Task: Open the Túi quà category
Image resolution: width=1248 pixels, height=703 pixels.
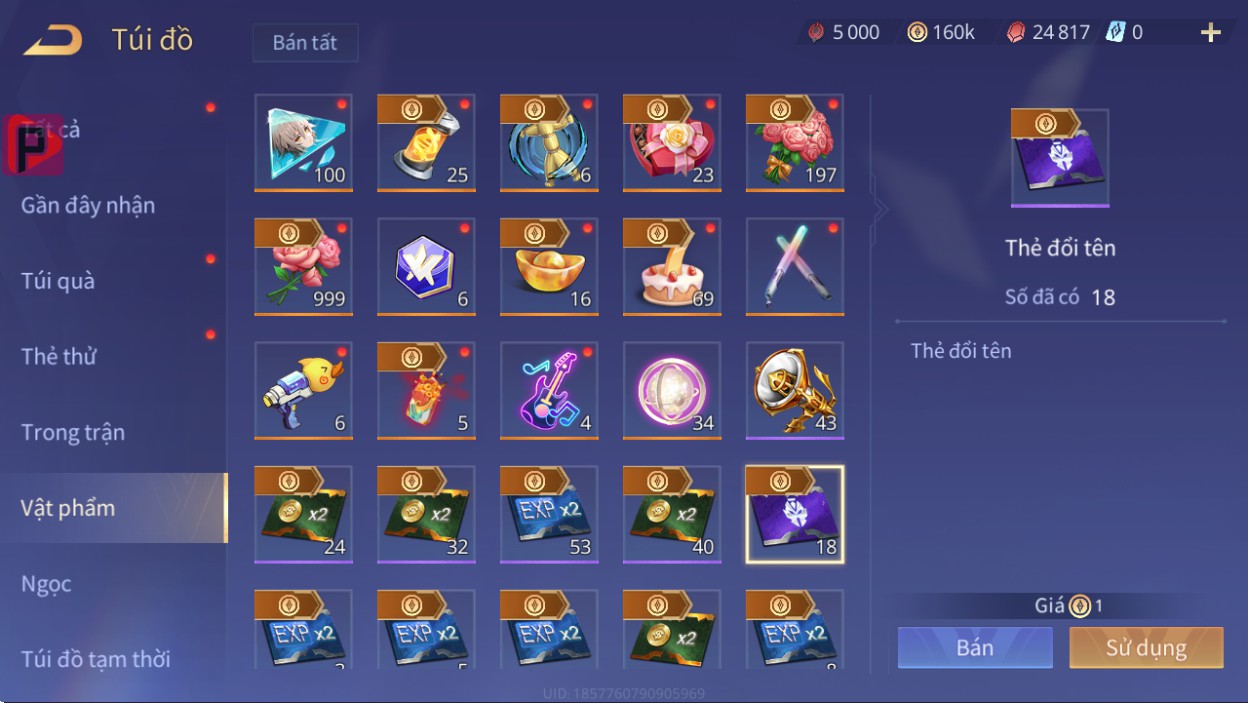Action: click(58, 281)
